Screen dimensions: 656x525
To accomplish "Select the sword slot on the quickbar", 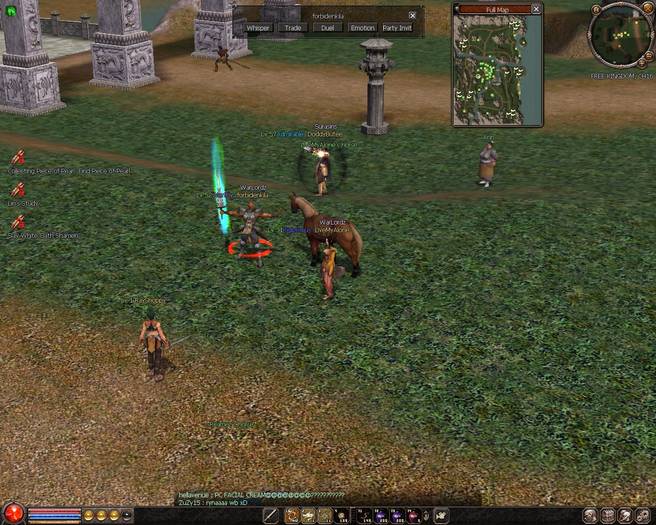I will pyautogui.click(x=270, y=515).
